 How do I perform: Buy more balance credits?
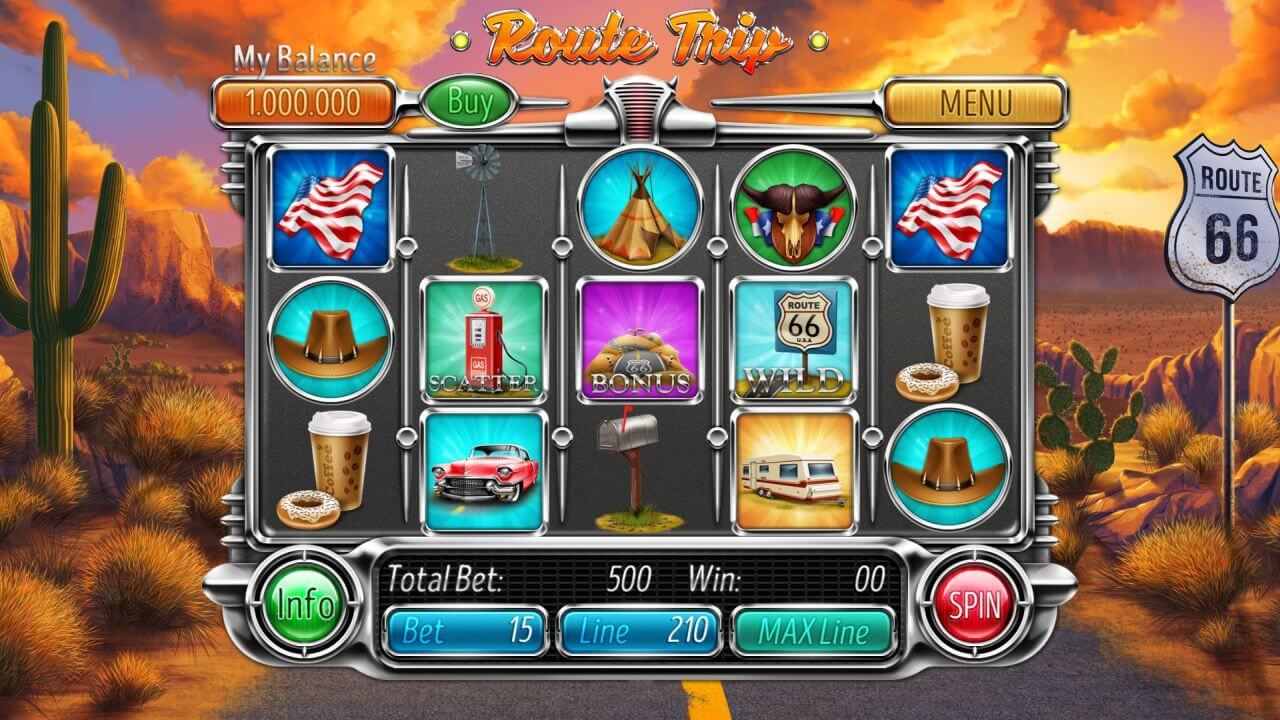(470, 101)
